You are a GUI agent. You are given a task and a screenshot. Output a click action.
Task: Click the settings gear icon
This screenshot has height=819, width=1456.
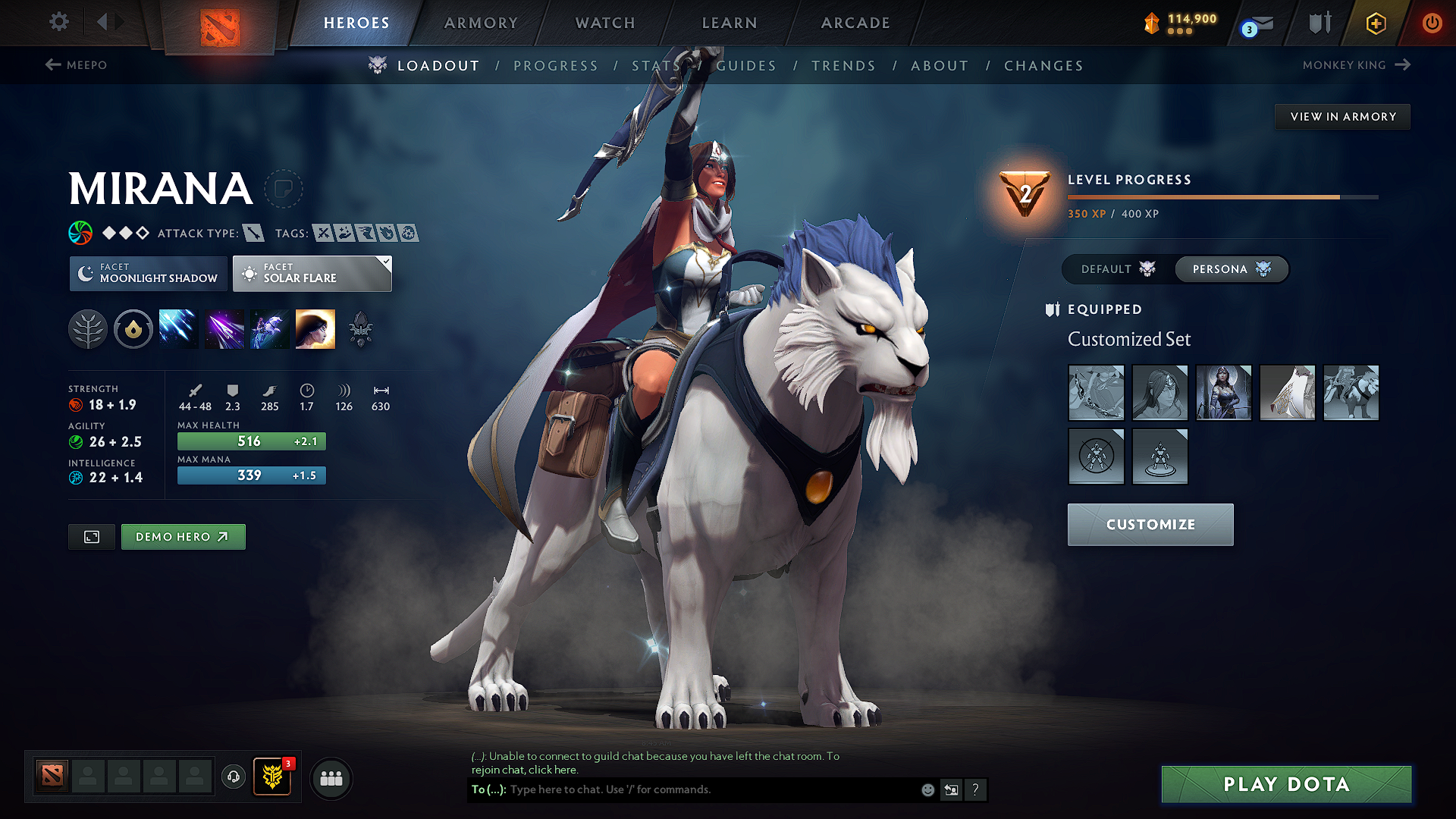click(x=58, y=22)
